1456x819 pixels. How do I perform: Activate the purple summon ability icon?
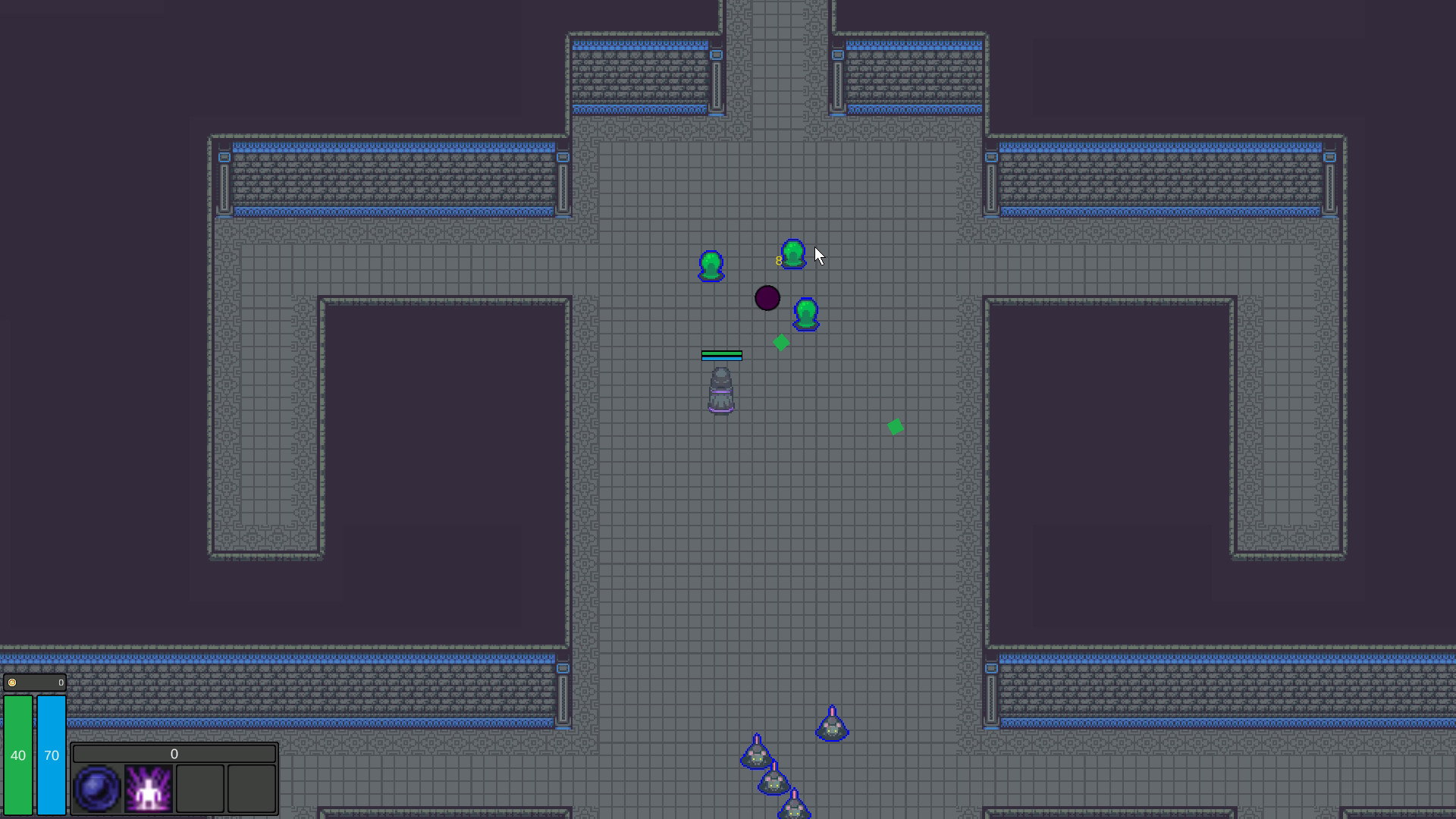[148, 787]
